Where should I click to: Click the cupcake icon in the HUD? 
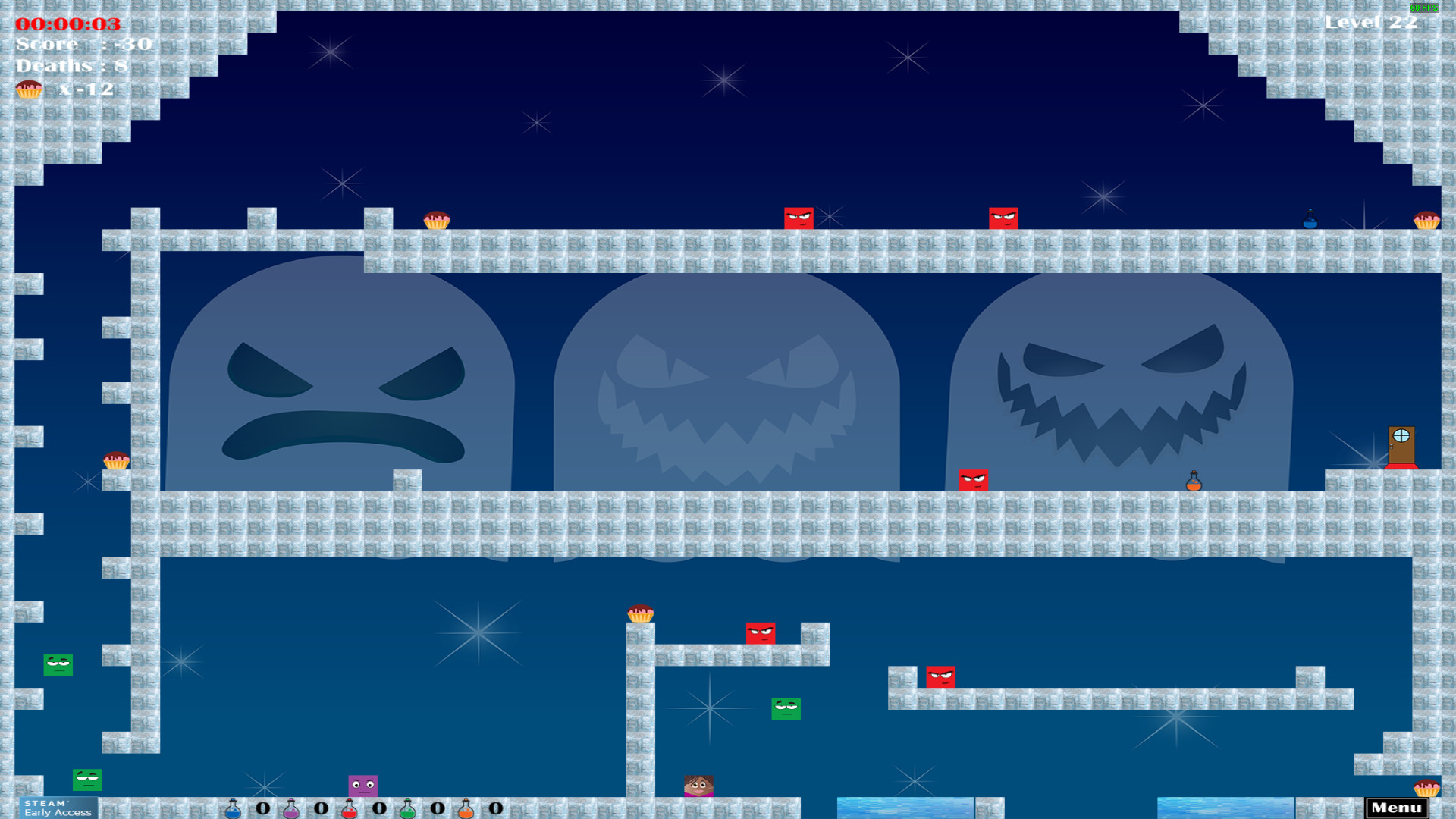pyautogui.click(x=29, y=89)
